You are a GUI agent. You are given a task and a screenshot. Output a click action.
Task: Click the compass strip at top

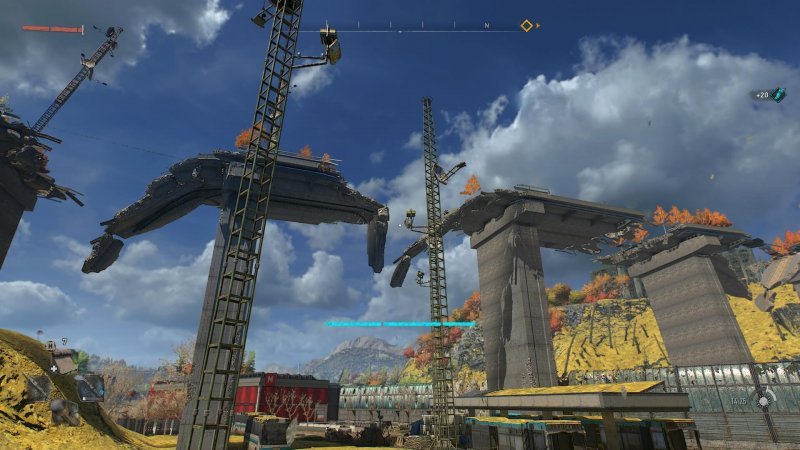coord(420,25)
